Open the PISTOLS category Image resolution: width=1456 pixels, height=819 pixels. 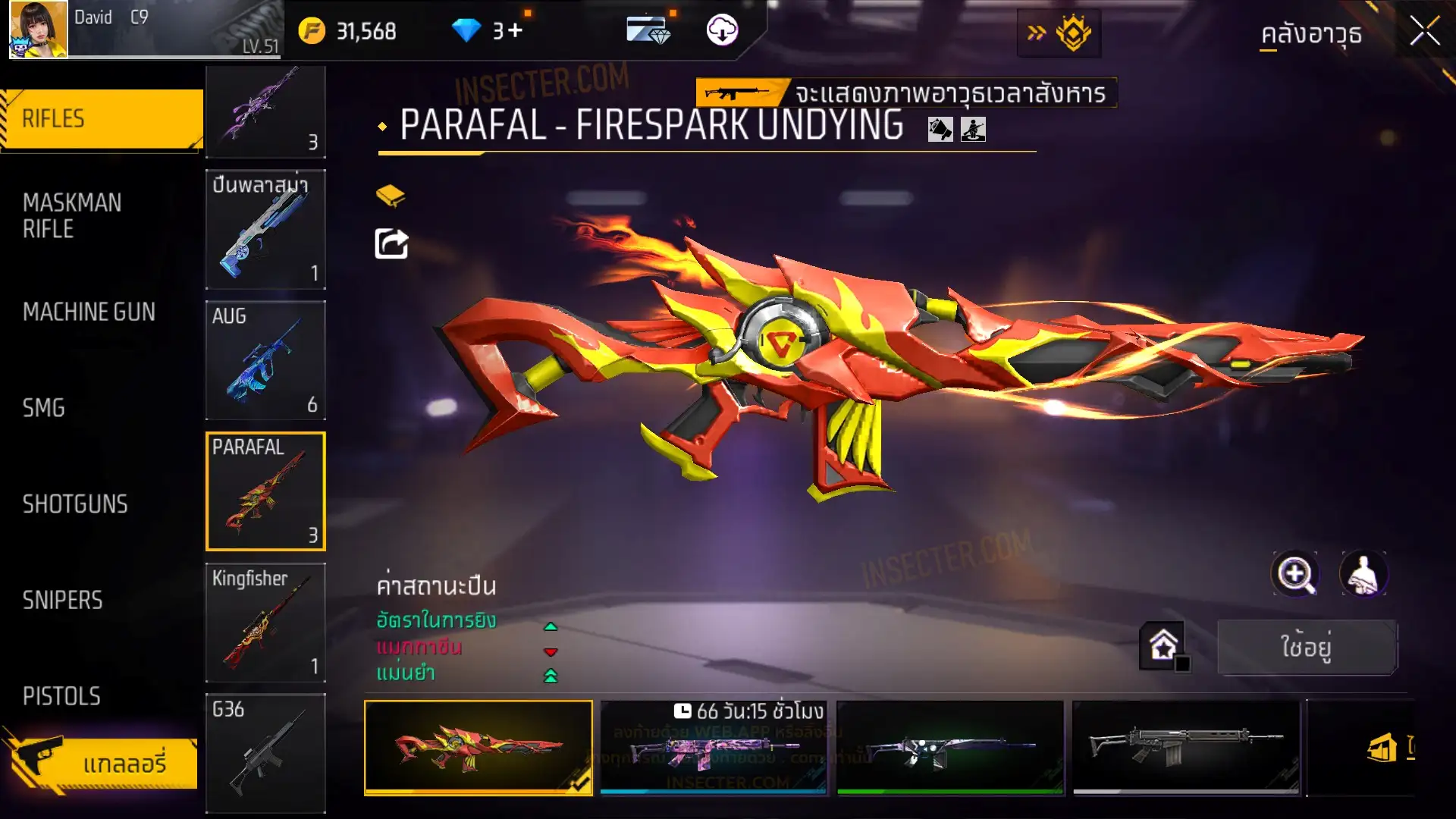tap(61, 696)
